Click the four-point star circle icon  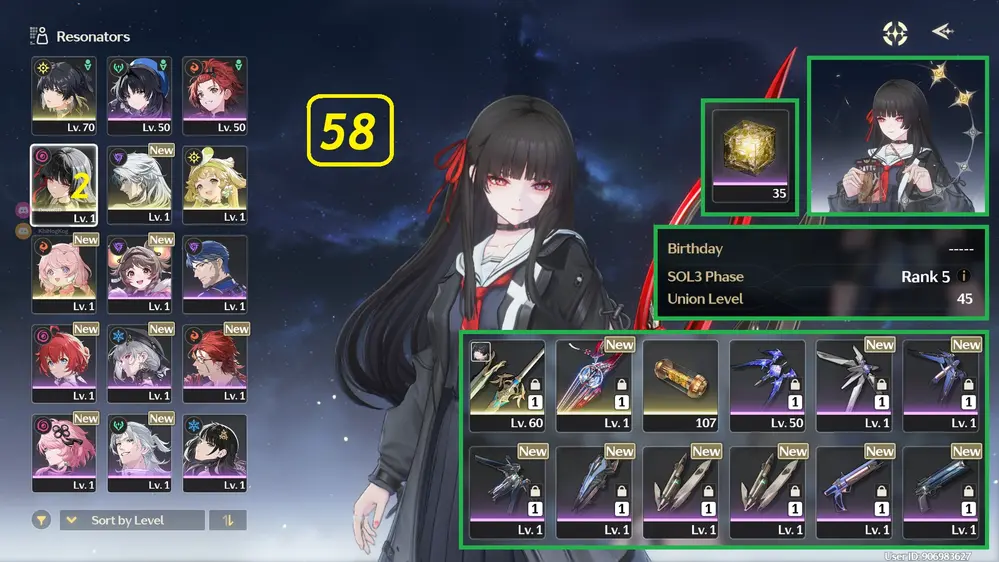(x=895, y=33)
